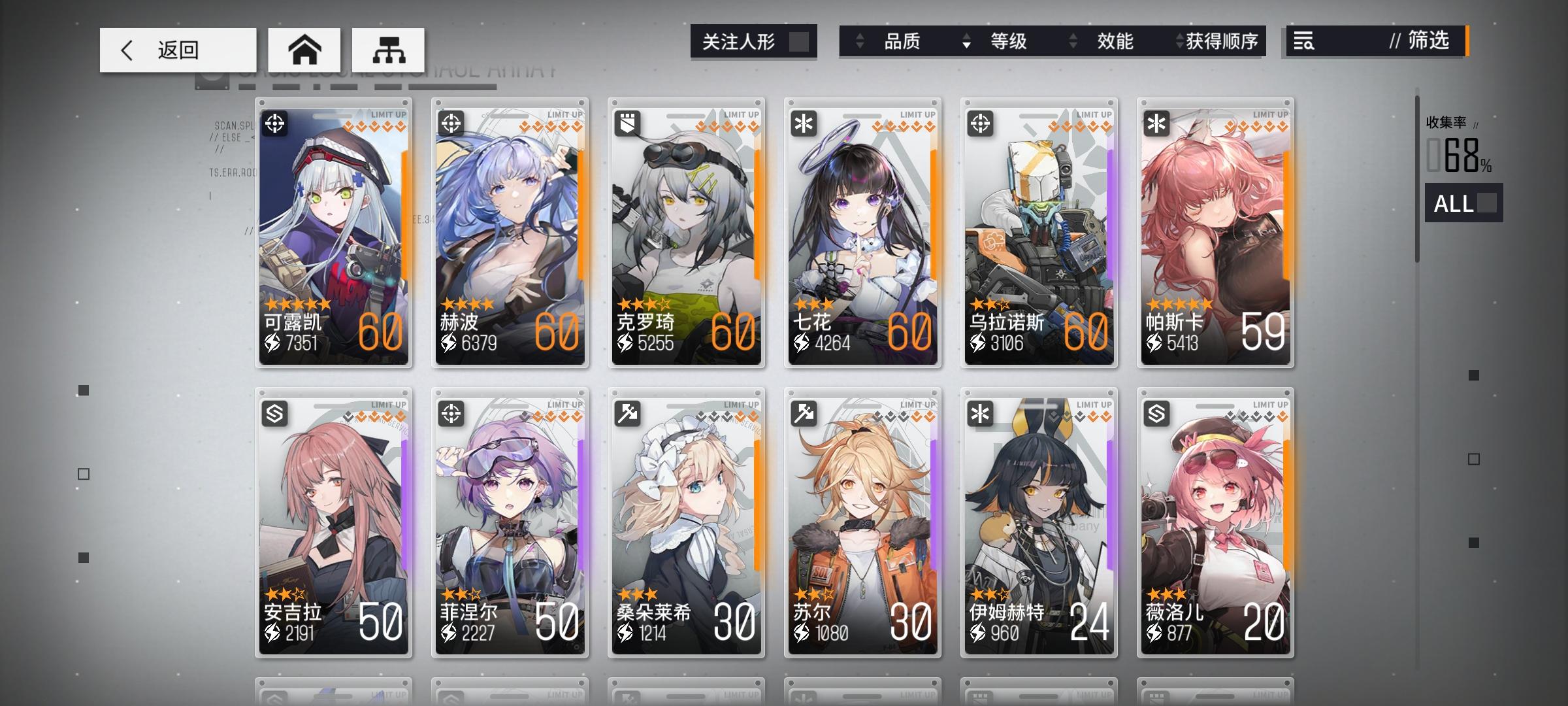Screen dimensions: 1568x706
Task: Open the 品质 sort dropdown arrow
Action: pos(860,41)
